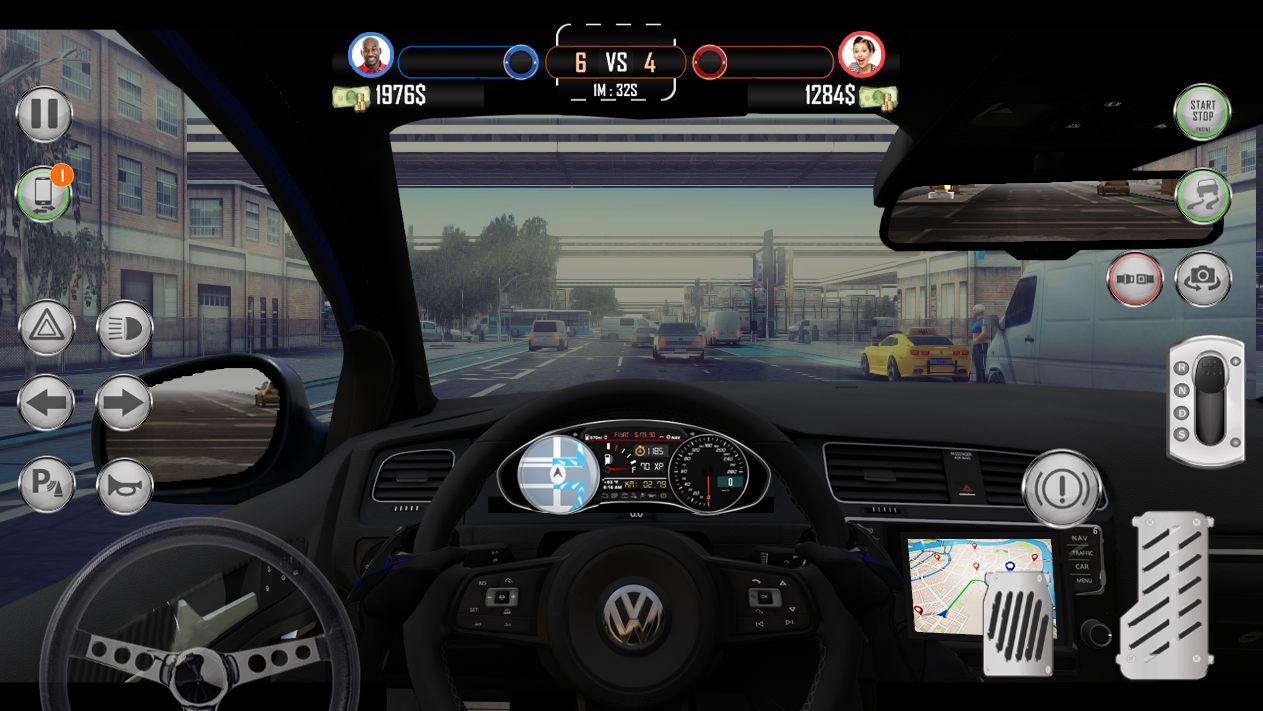1263x711 pixels.
Task: Tap the round brake warning button
Action: click(1061, 489)
